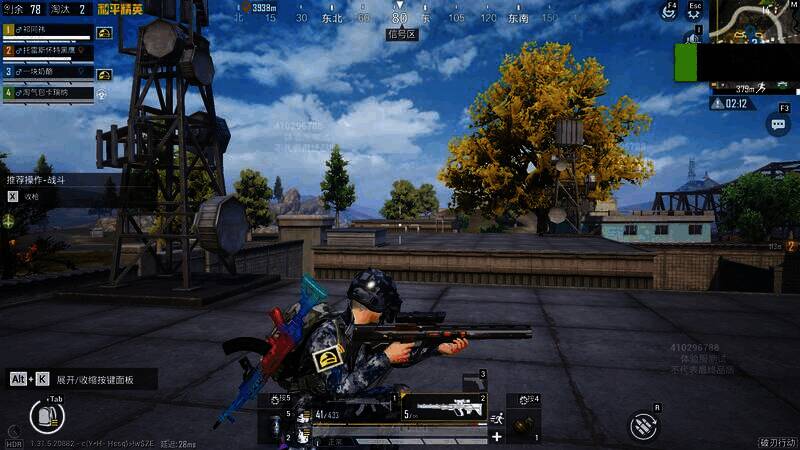Open the chat speech-bubble button
Image resolution: width=800 pixels, height=450 pixels.
coord(778,124)
